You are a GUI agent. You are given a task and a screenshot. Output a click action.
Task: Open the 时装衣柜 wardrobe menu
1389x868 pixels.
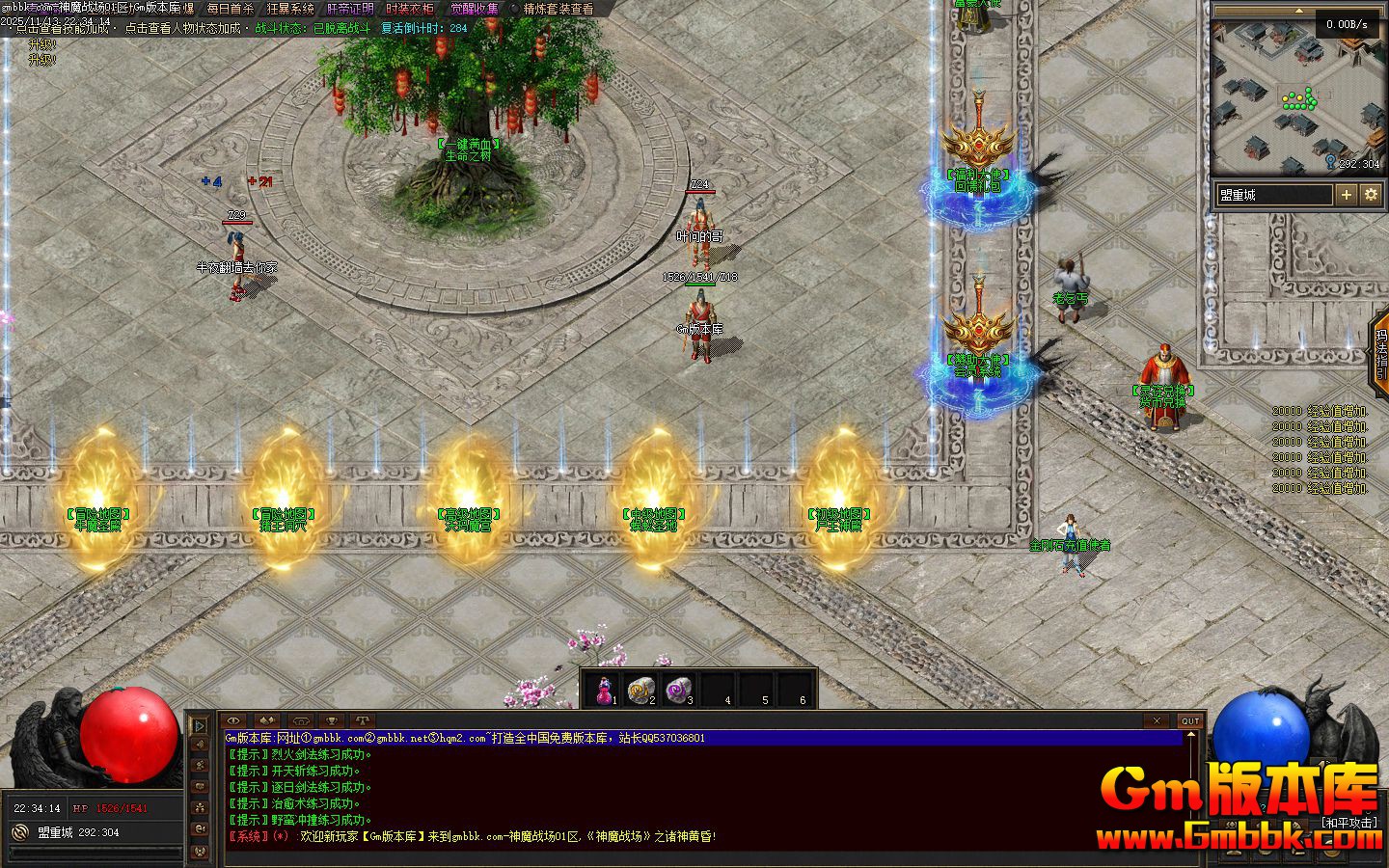point(410,9)
